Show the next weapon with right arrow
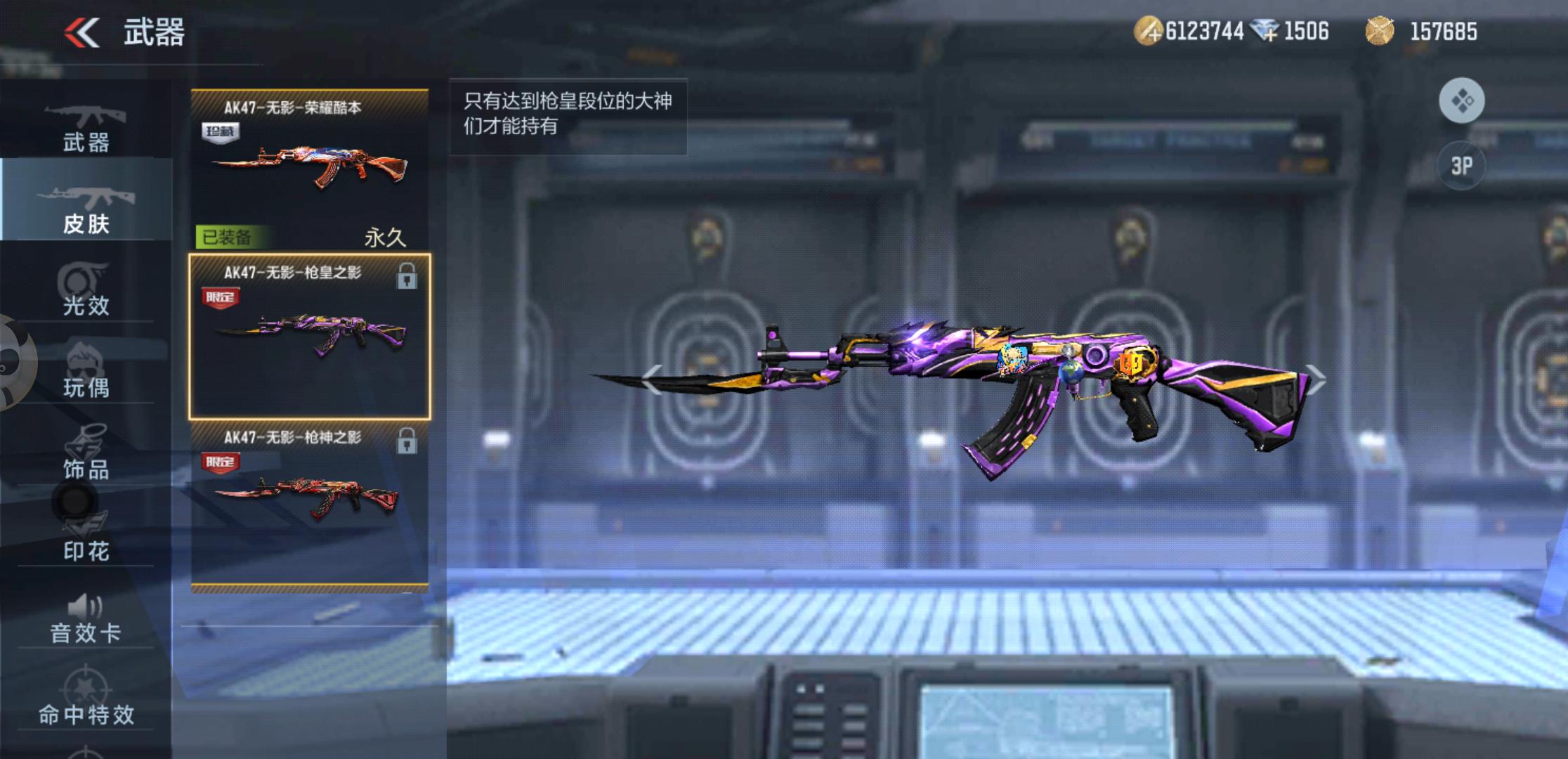1568x759 pixels. (1315, 380)
